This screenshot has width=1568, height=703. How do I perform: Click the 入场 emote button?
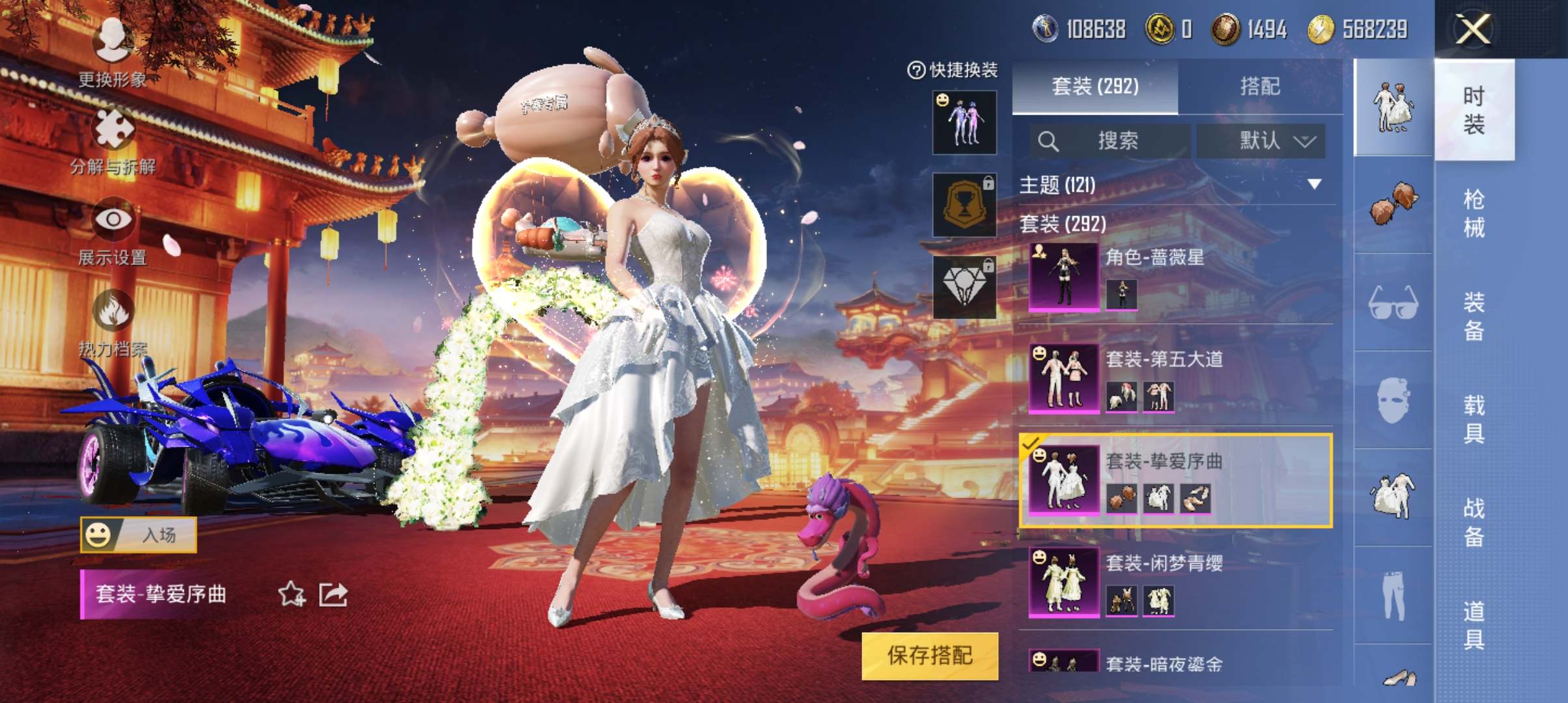pyautogui.click(x=138, y=535)
